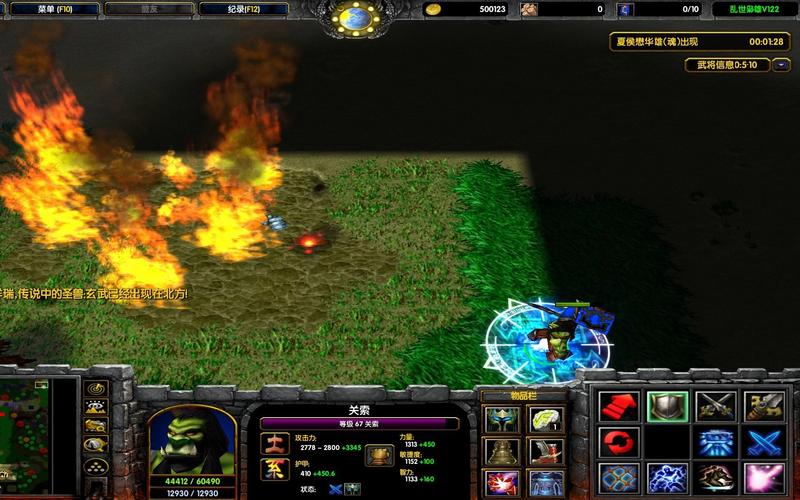Screen dimensions: 800x500
Task: Activate the gold-hilted sword command
Action: [764, 406]
